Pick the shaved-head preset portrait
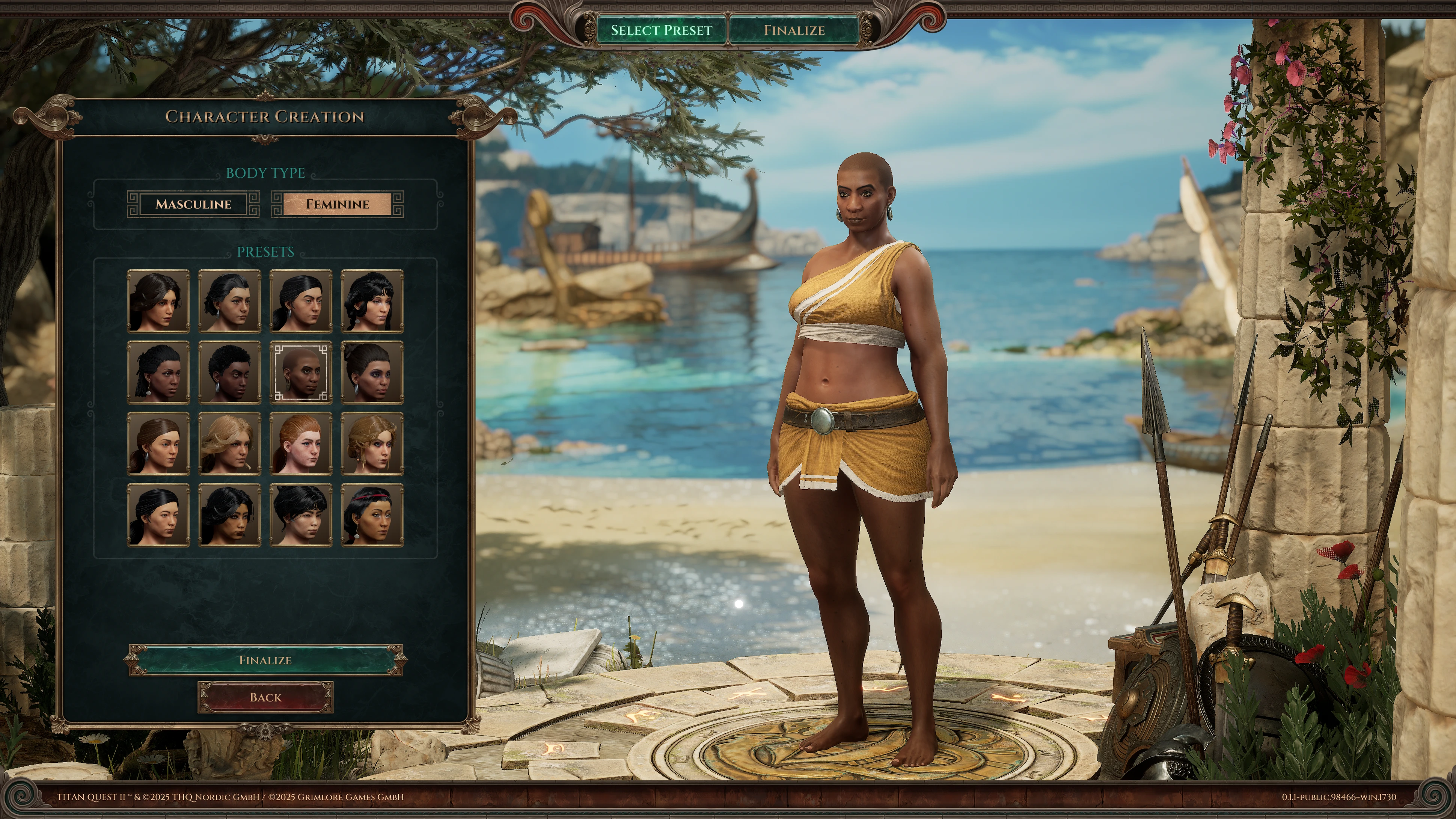This screenshot has width=1456, height=819. tap(301, 373)
